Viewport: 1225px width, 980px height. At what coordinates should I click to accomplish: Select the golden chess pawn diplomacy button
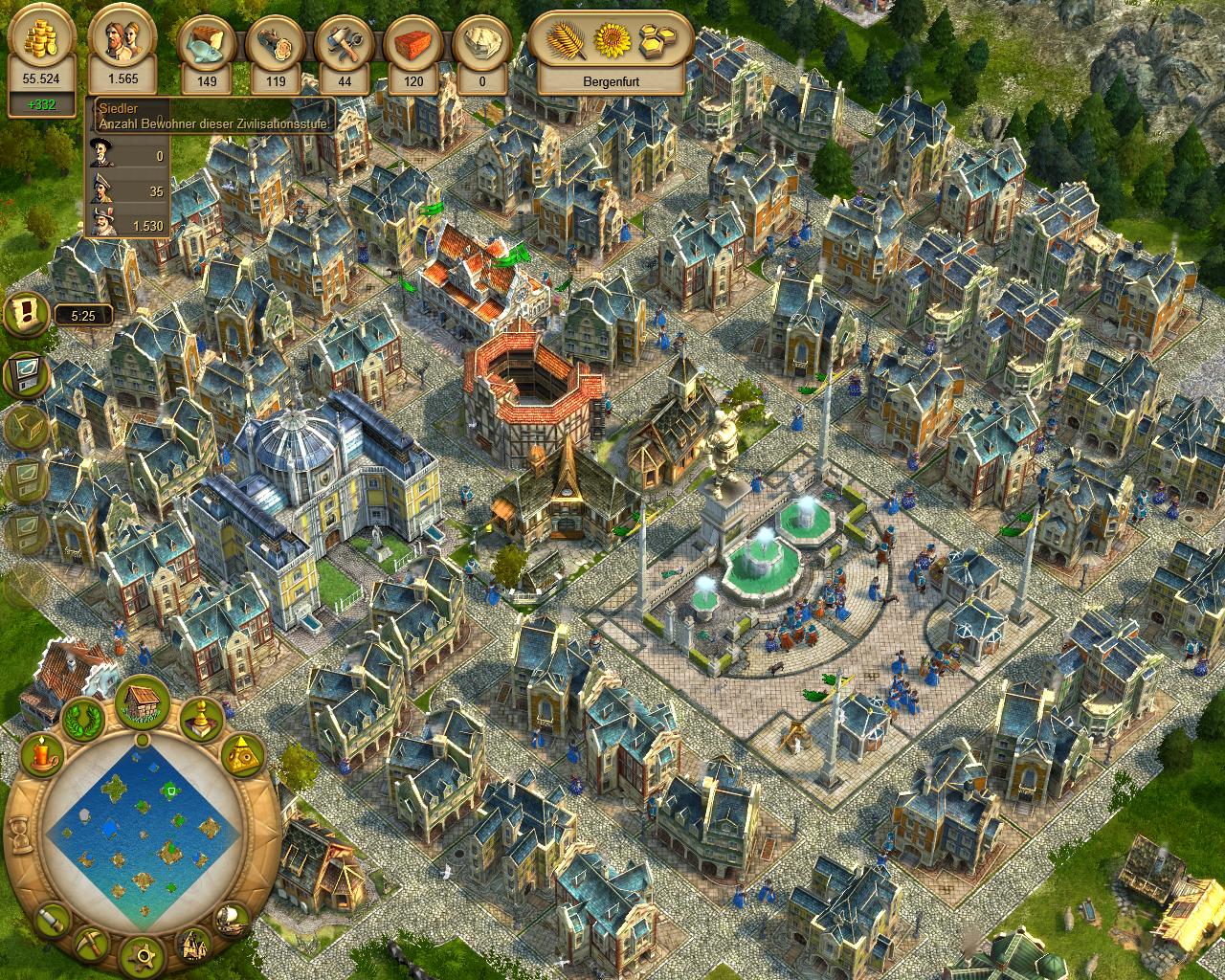pos(202,717)
